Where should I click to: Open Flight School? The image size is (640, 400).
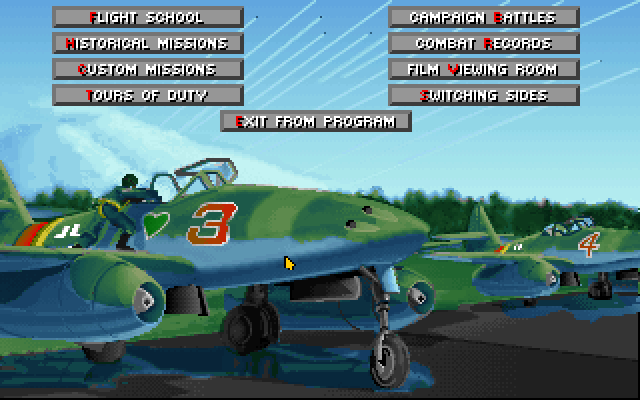148,17
